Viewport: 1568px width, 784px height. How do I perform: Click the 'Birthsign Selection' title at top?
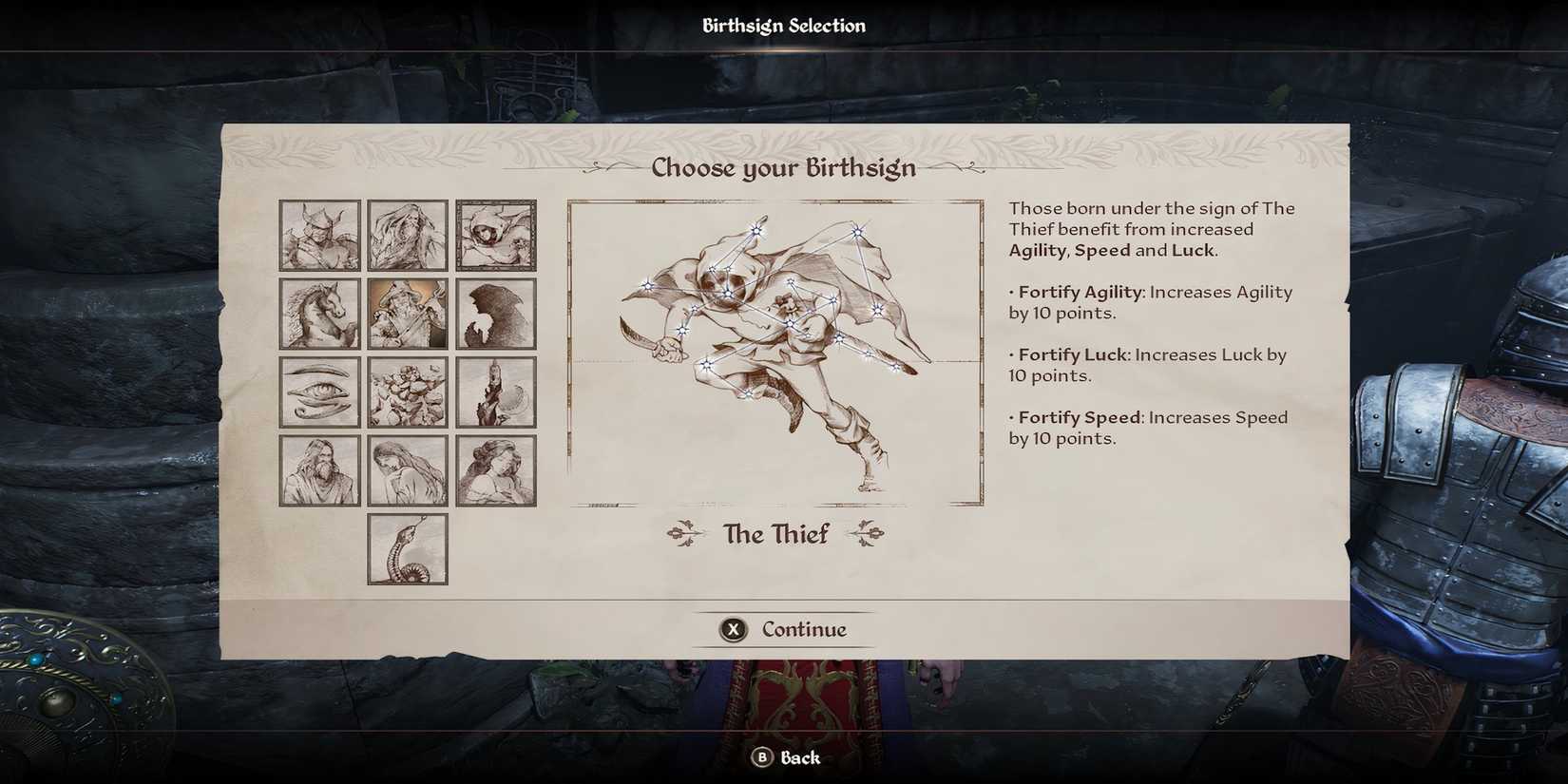(783, 25)
